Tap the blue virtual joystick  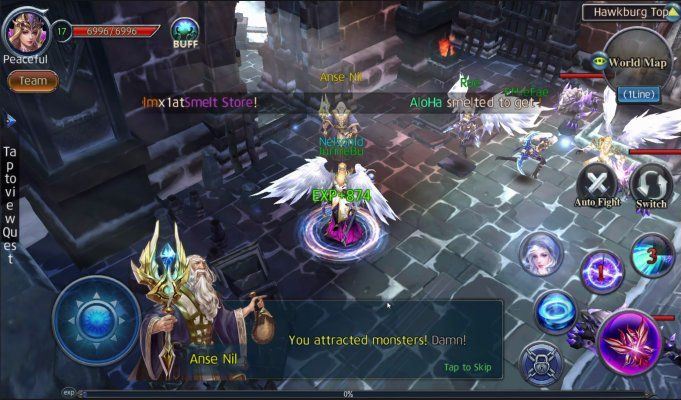tap(95, 319)
